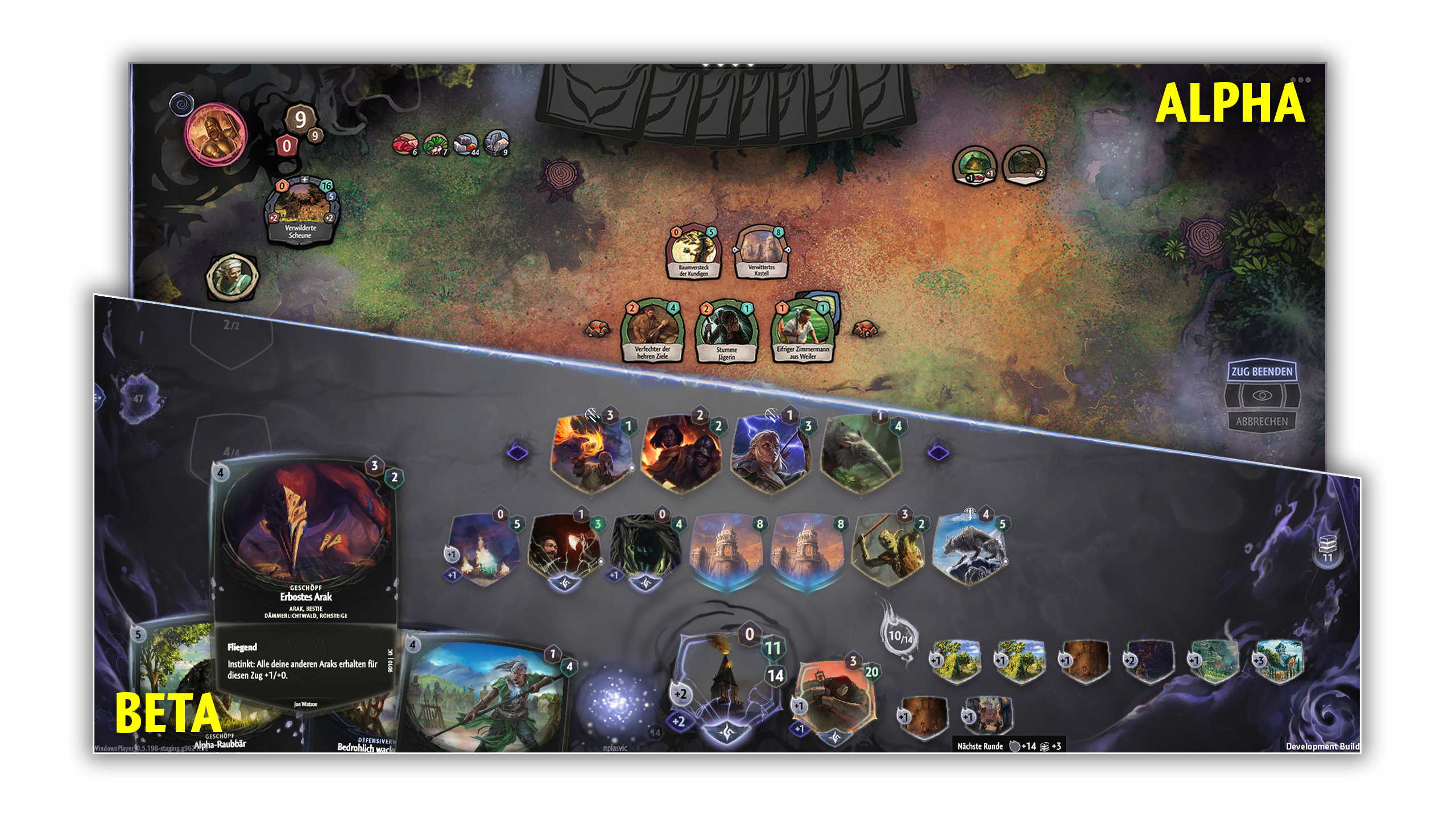This screenshot has height=819, width=1456.
Task: Pick the Stumme Jägerin unit card
Action: [x=726, y=332]
